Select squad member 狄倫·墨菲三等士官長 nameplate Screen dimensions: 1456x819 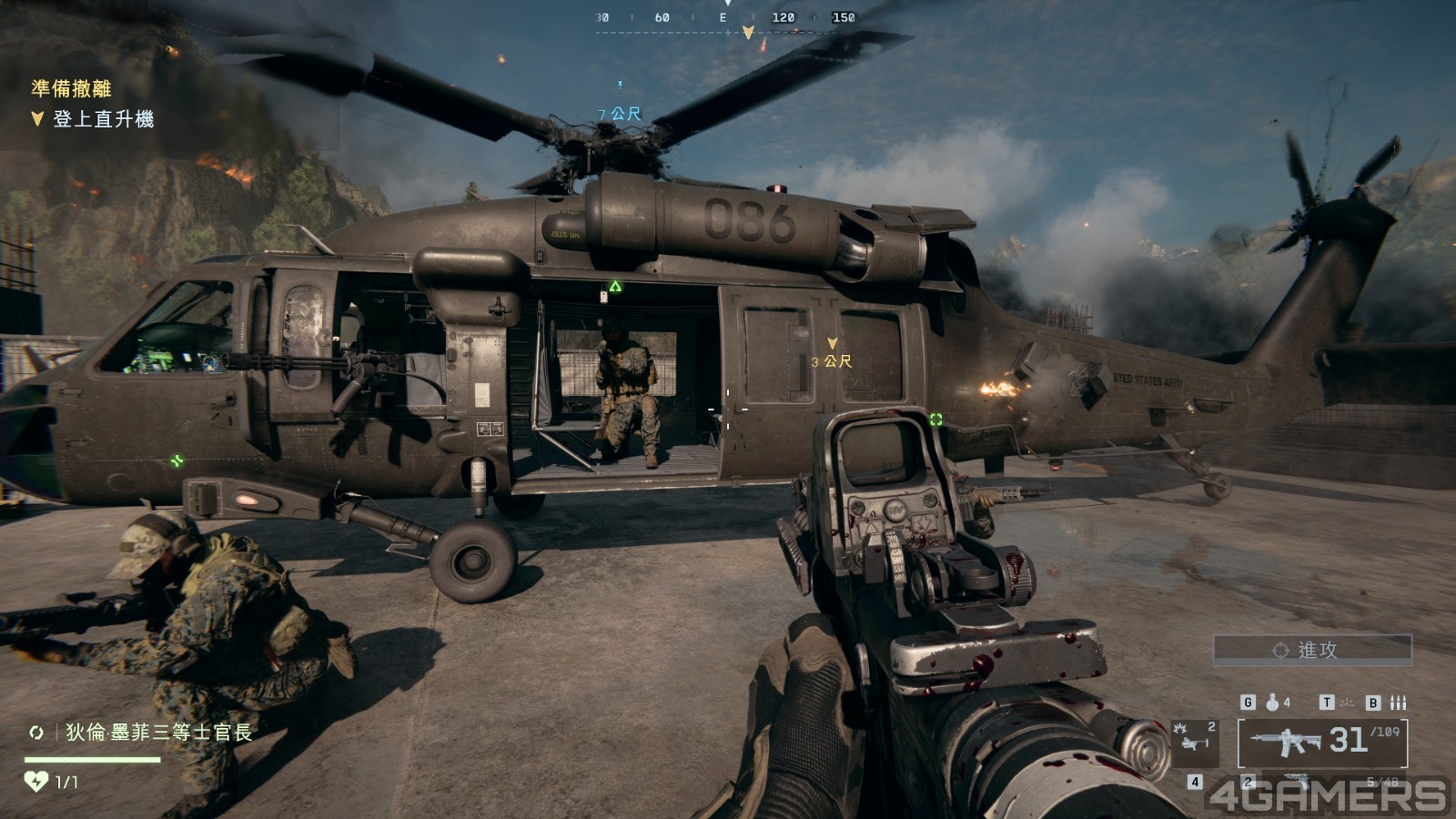pos(157,733)
